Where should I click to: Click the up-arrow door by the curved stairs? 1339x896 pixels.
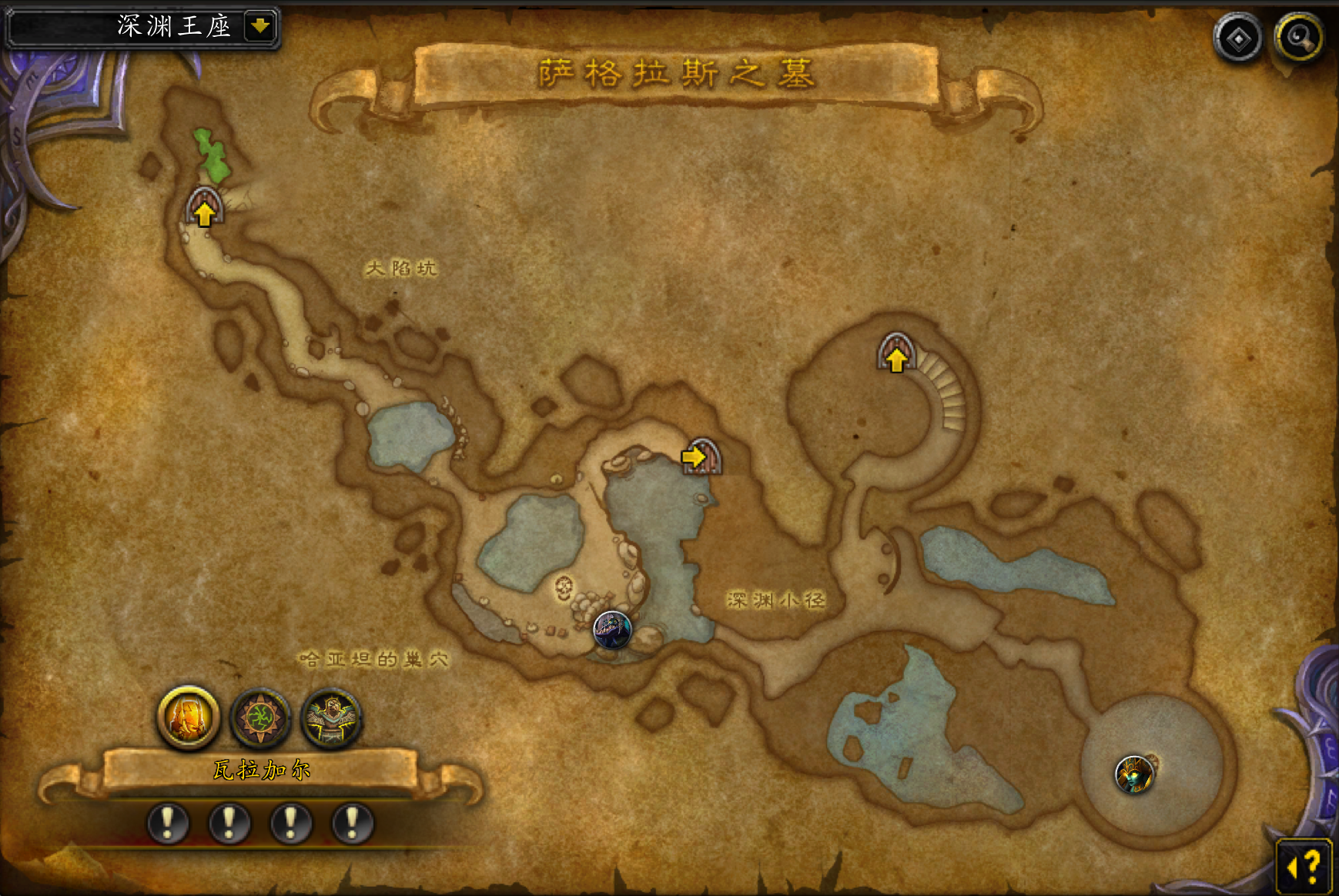tap(895, 353)
